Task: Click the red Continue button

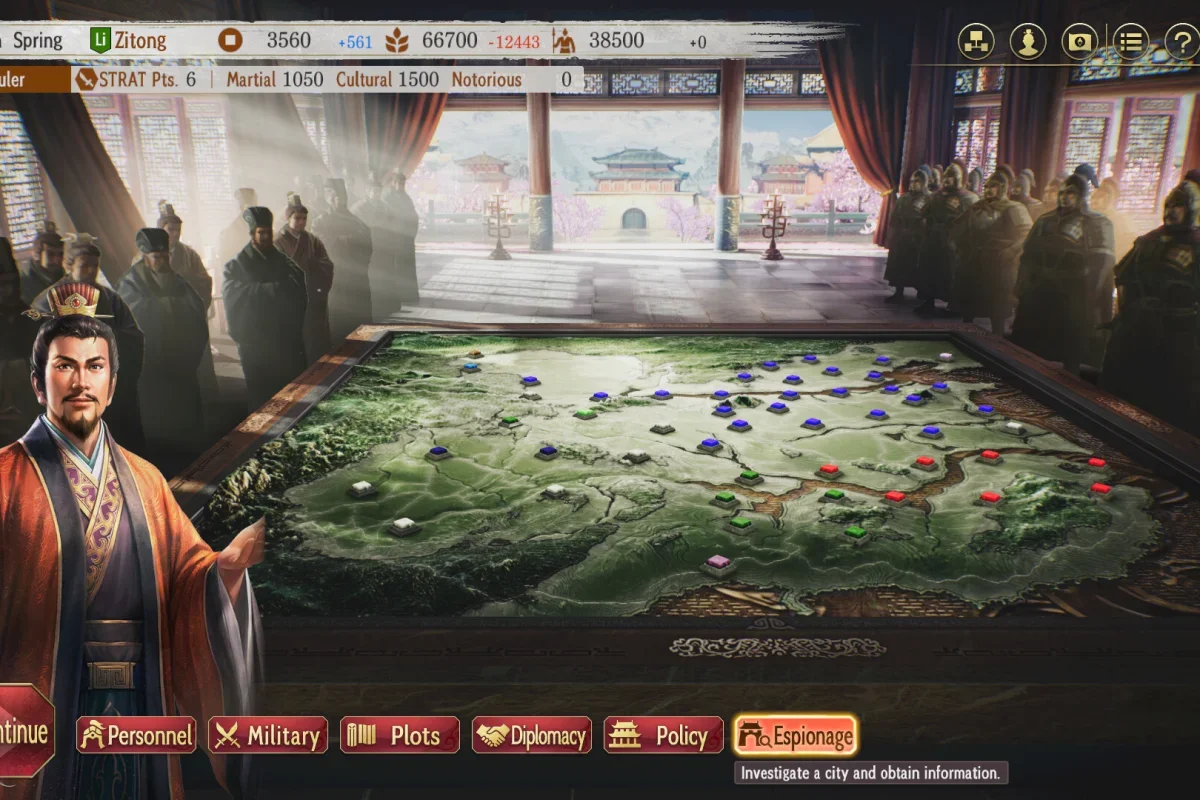Action: pos(24,733)
